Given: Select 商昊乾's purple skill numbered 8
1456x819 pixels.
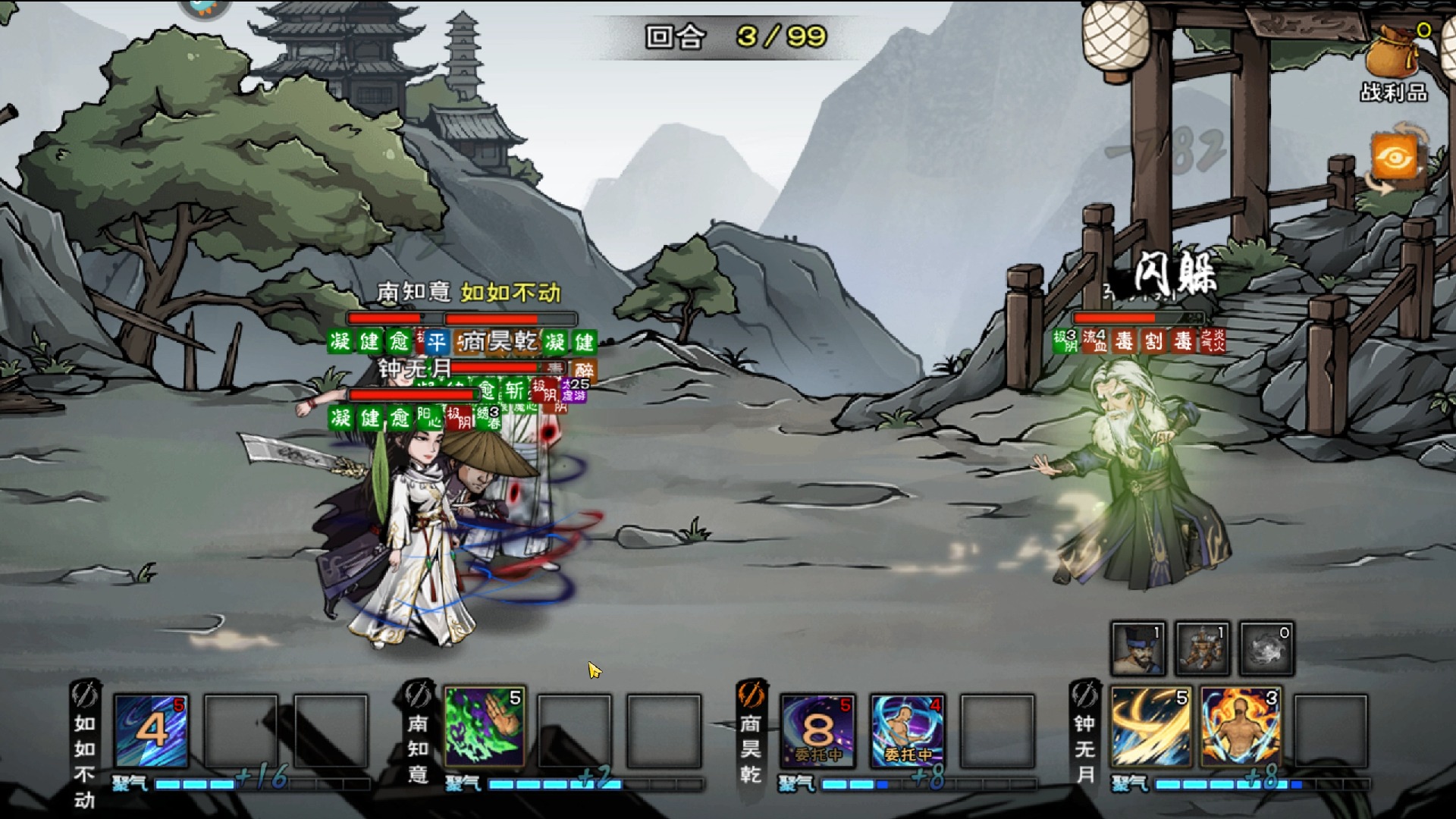Looking at the screenshot, I should pos(817,731).
